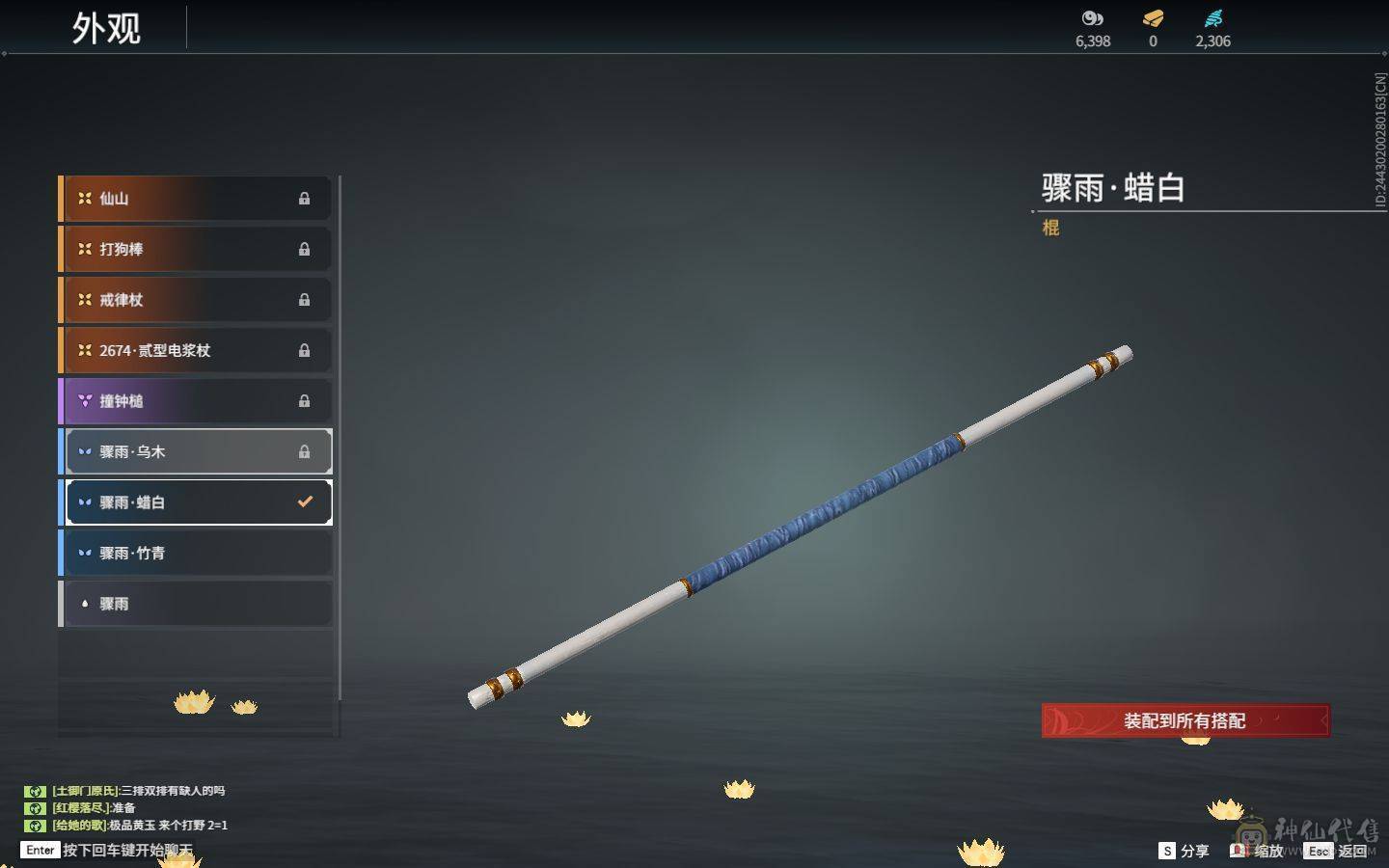
Task: Click the checkmark on equipped 骤雨·蜡白 skin
Action: point(306,501)
